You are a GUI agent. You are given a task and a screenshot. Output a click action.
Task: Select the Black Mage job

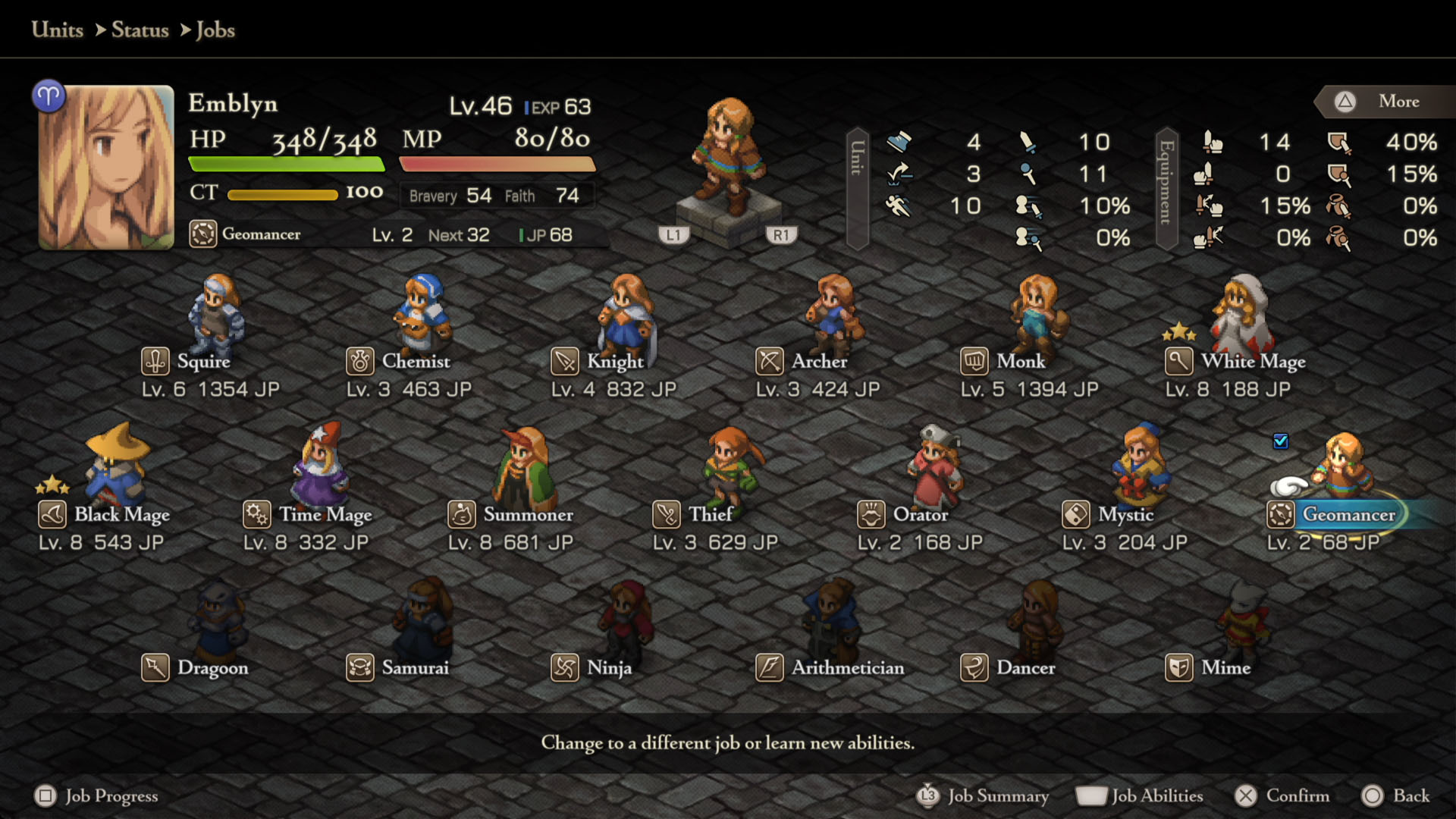click(121, 515)
